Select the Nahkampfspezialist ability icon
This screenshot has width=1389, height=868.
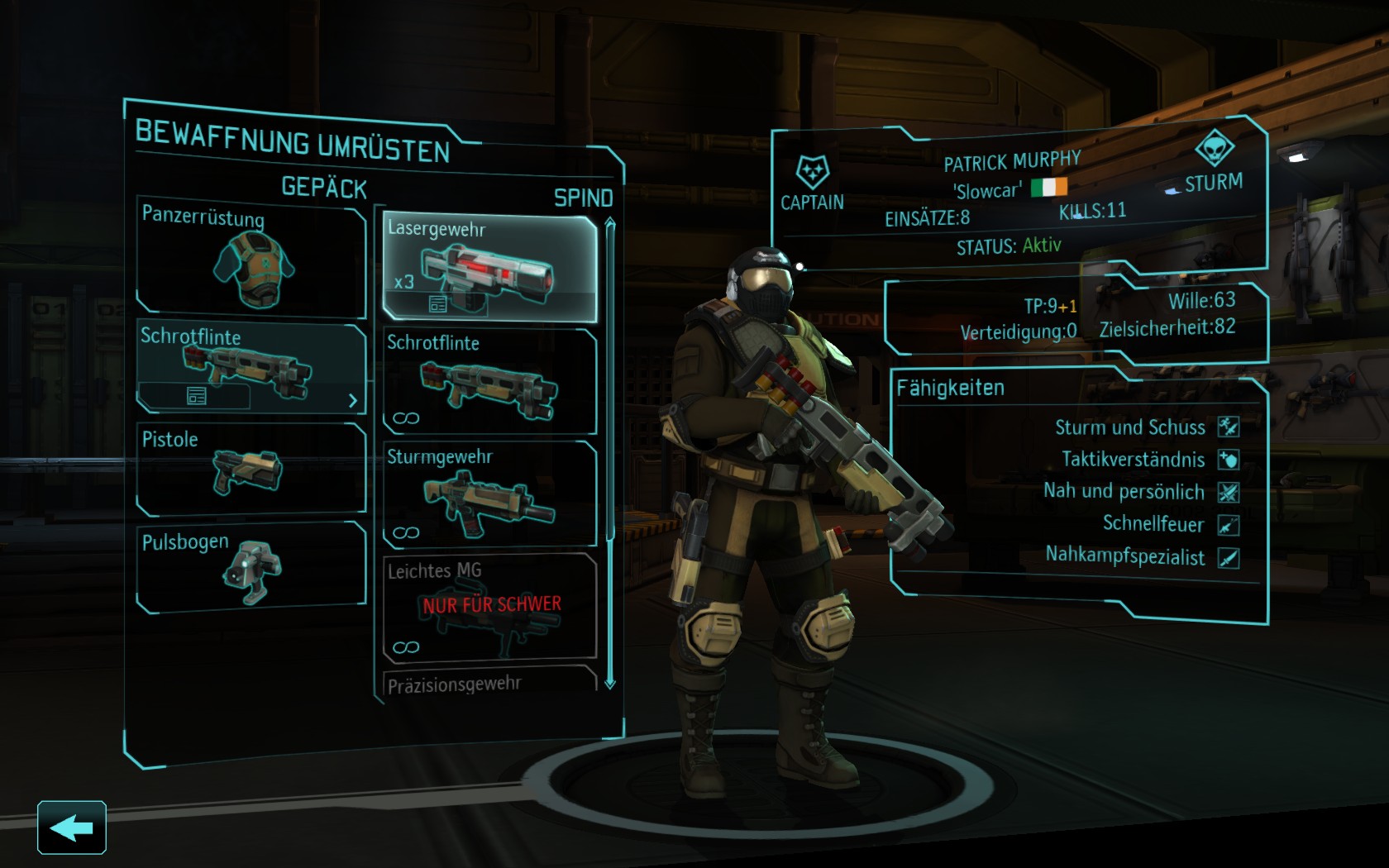pyautogui.click(x=1229, y=558)
